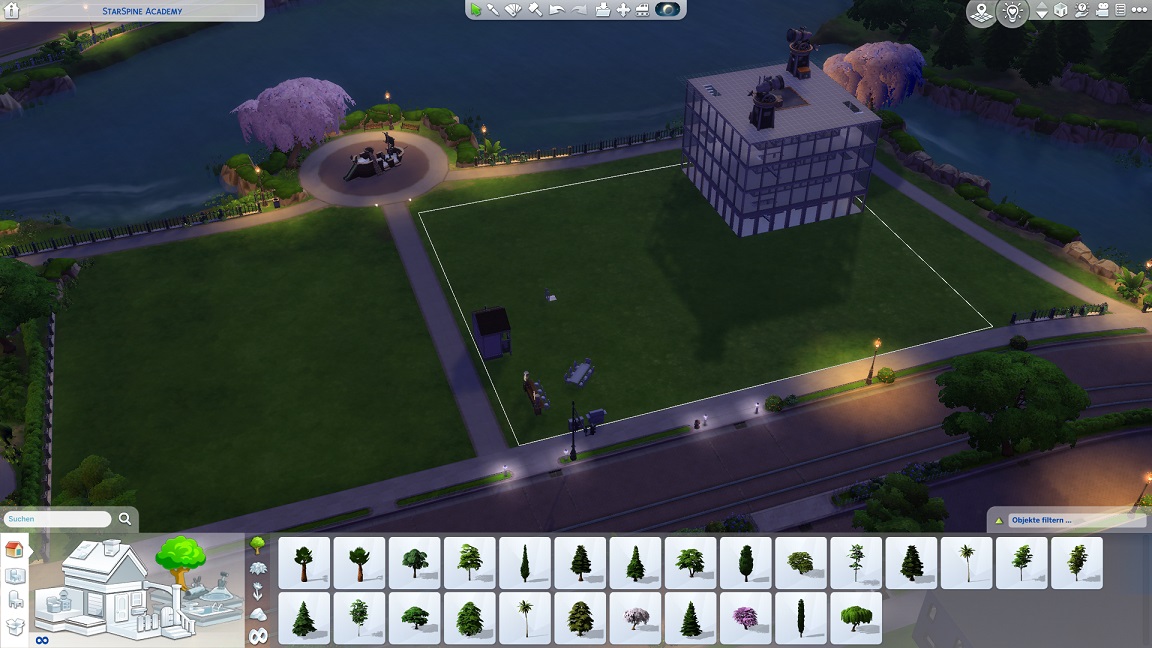Click the magnifying glass search button
1152x648 pixels.
[125, 519]
